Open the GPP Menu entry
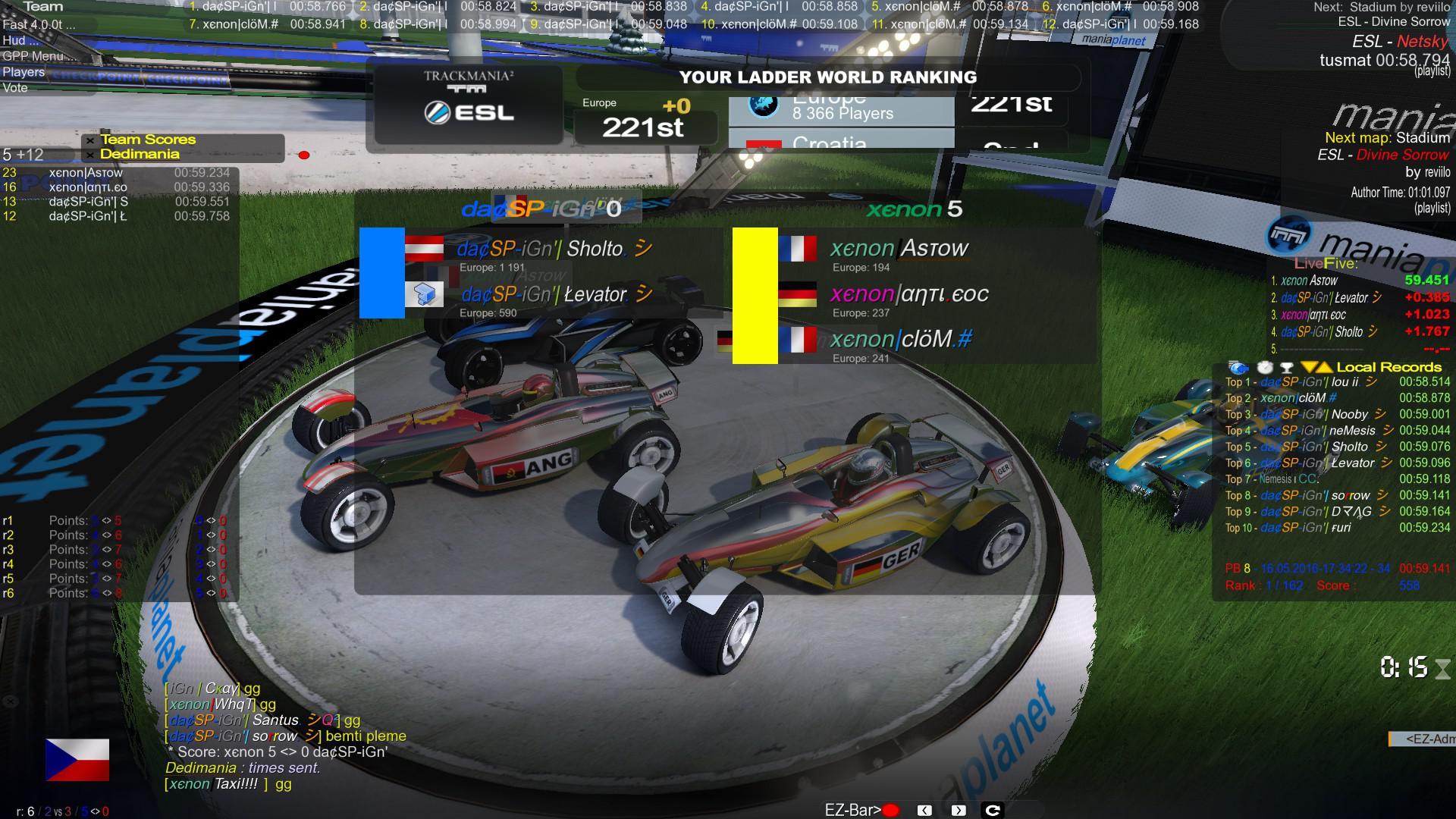Screen dimensions: 1456x819 [33, 56]
